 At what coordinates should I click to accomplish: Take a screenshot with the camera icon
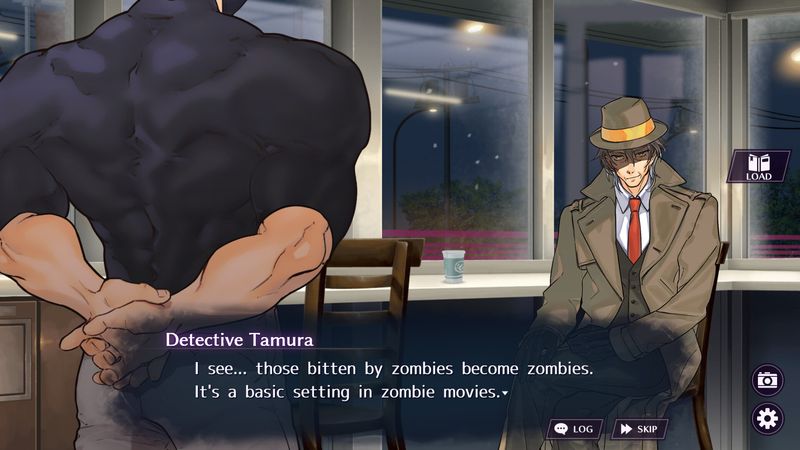point(767,380)
